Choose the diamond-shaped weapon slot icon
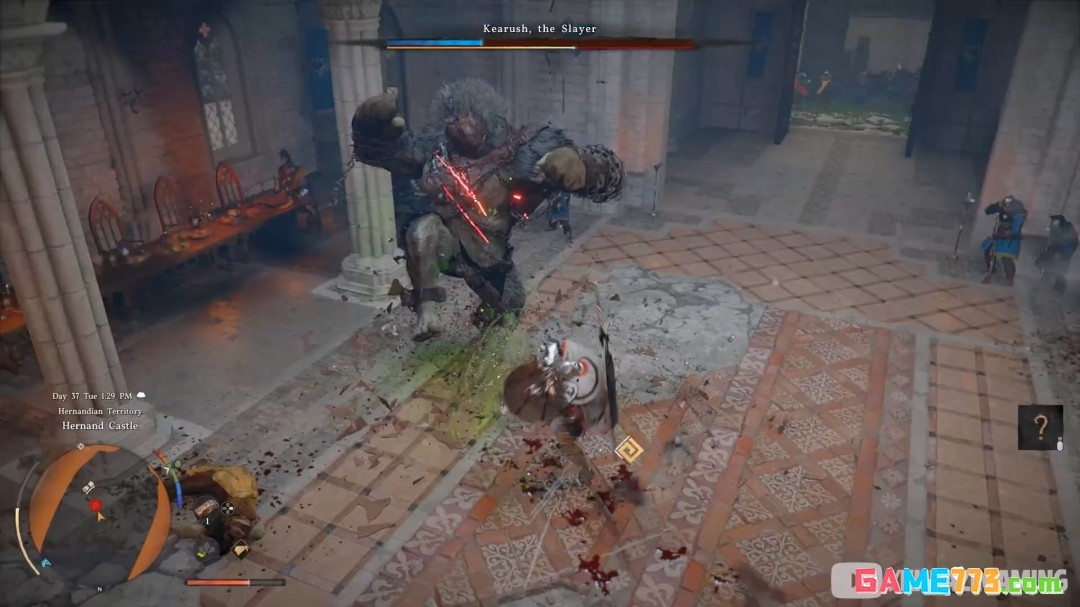The image size is (1080, 607). click(x=240, y=548)
